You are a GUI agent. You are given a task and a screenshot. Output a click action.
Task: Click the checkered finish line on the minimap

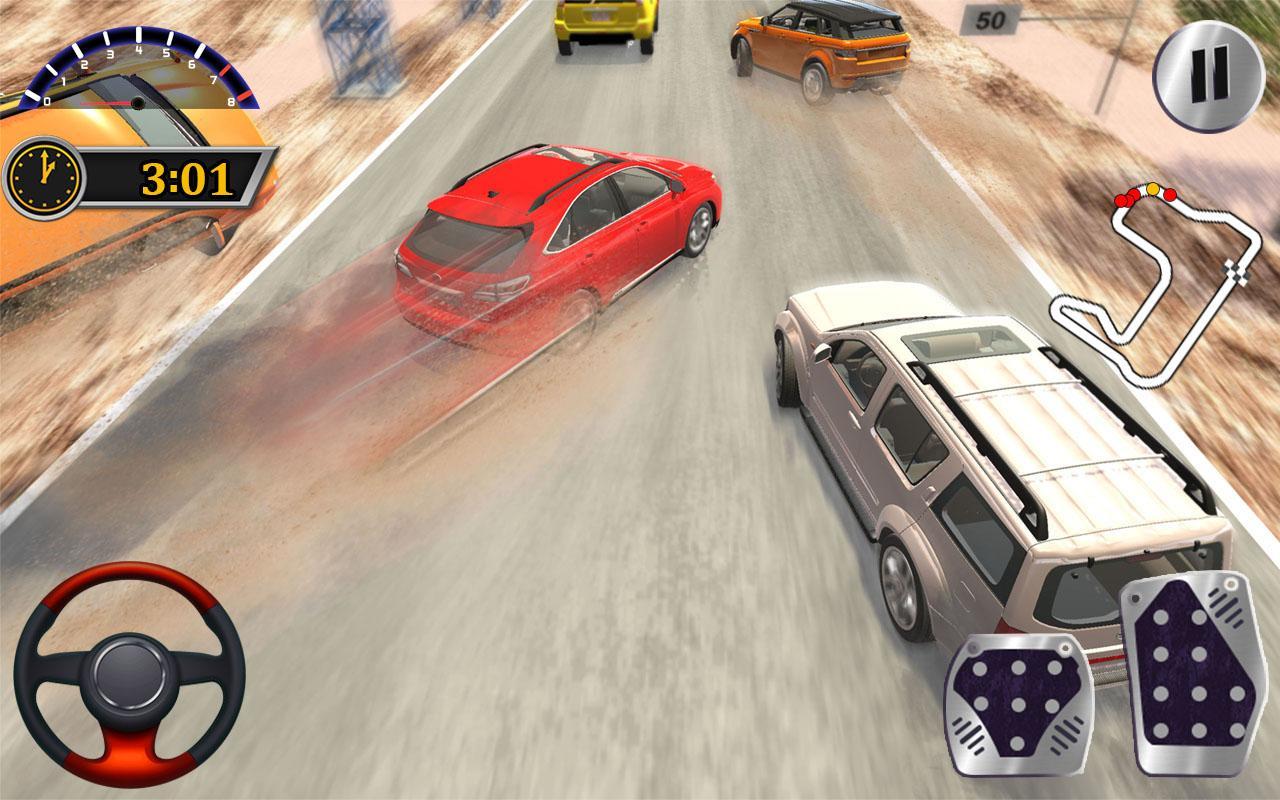pyautogui.click(x=1235, y=271)
